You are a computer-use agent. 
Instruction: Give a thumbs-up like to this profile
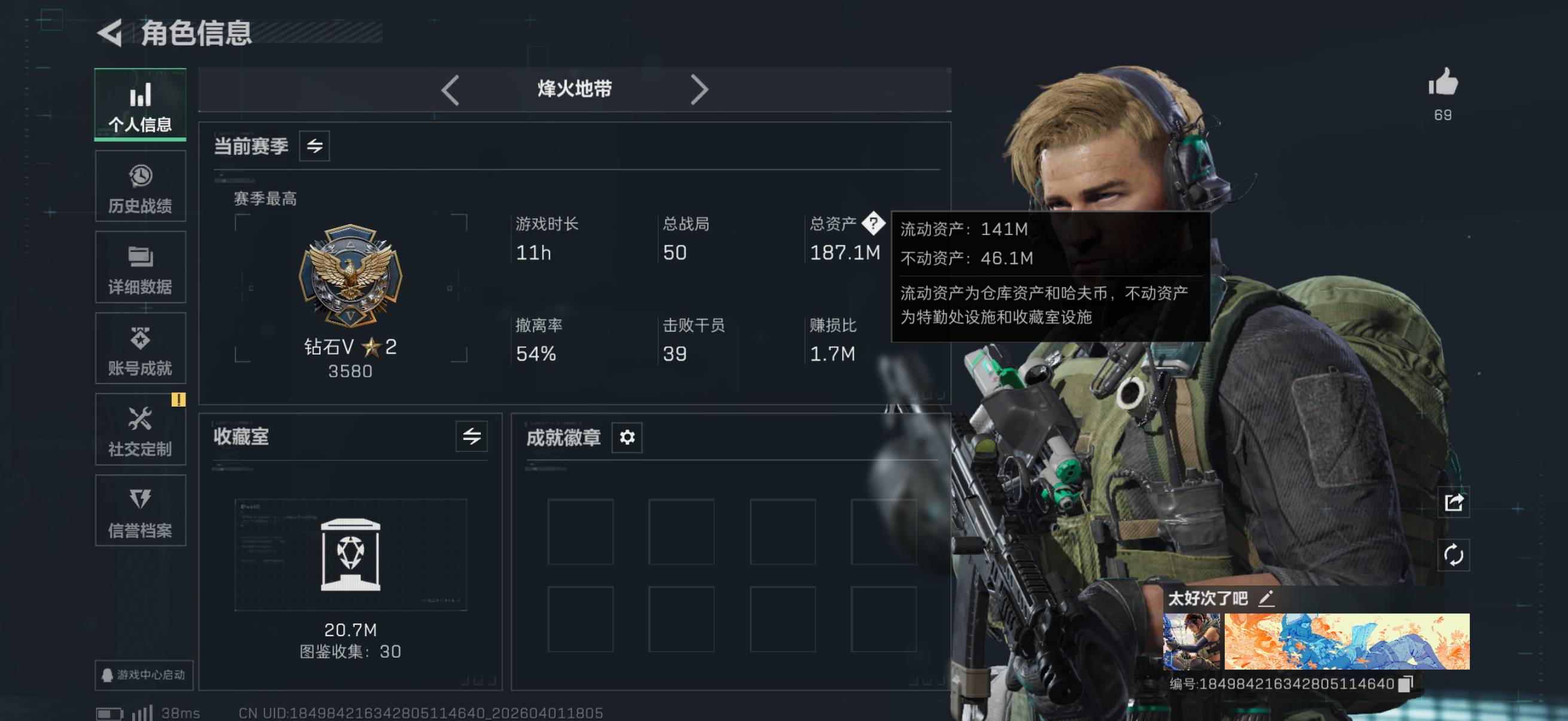1442,83
